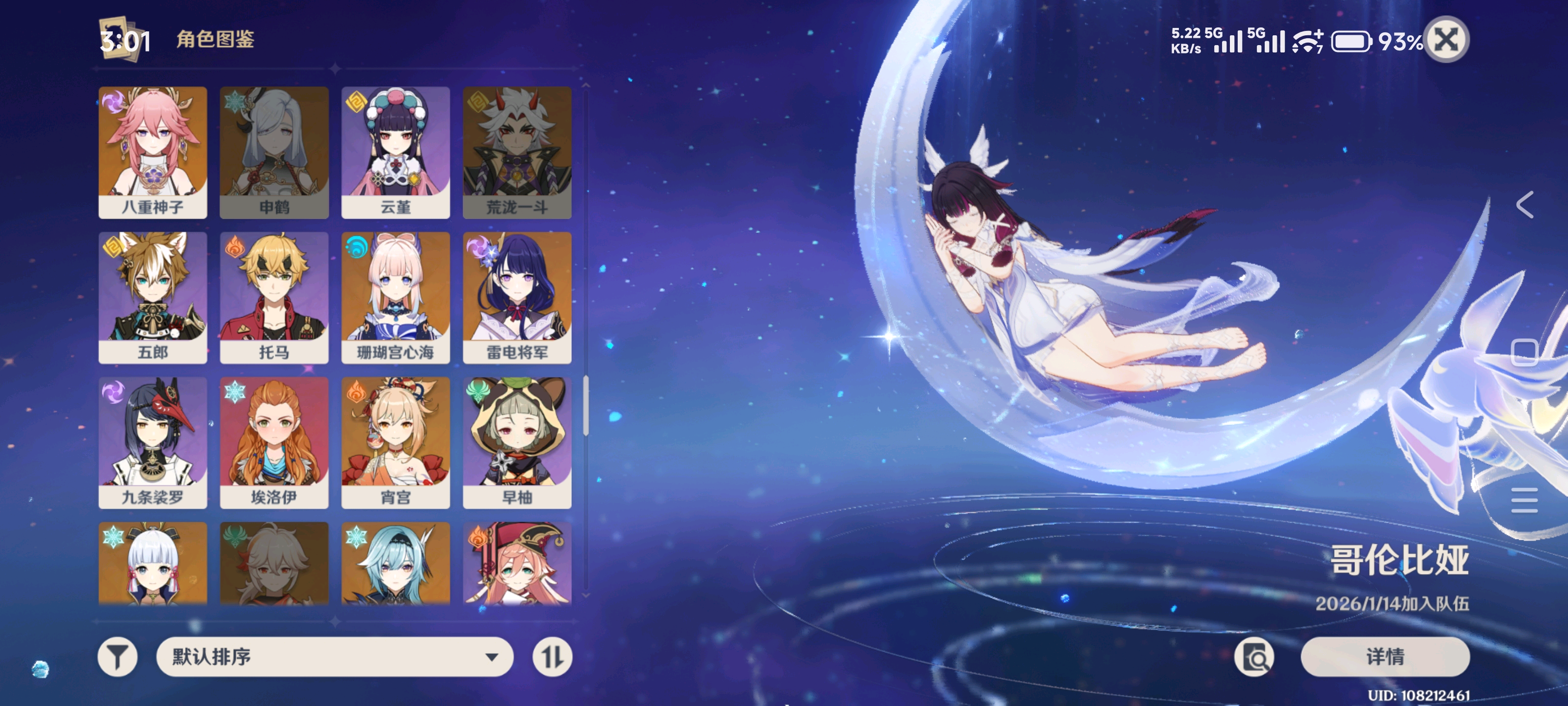
Task: Select 荒泷一斗 from the character grid
Action: point(517,152)
